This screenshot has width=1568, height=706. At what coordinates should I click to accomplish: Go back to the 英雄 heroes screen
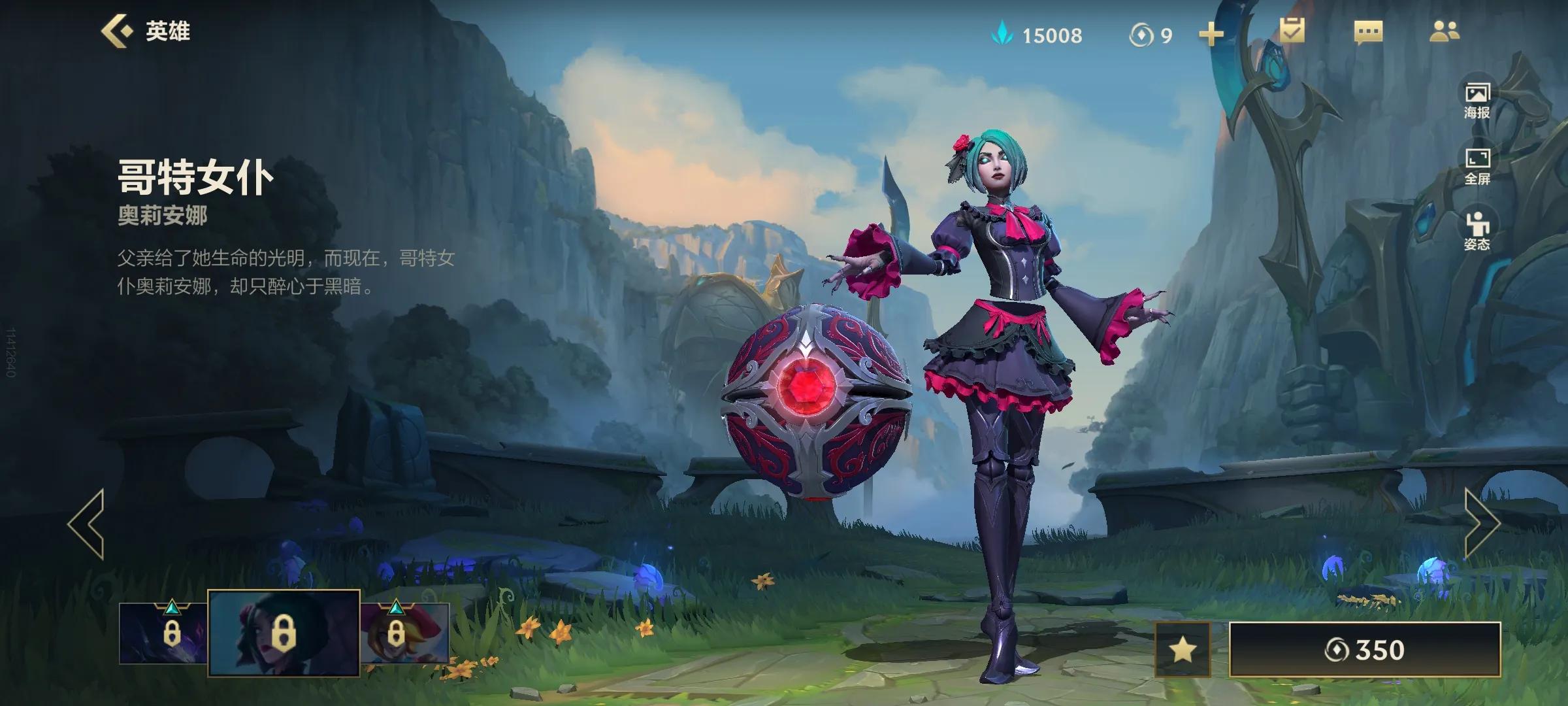click(x=145, y=31)
